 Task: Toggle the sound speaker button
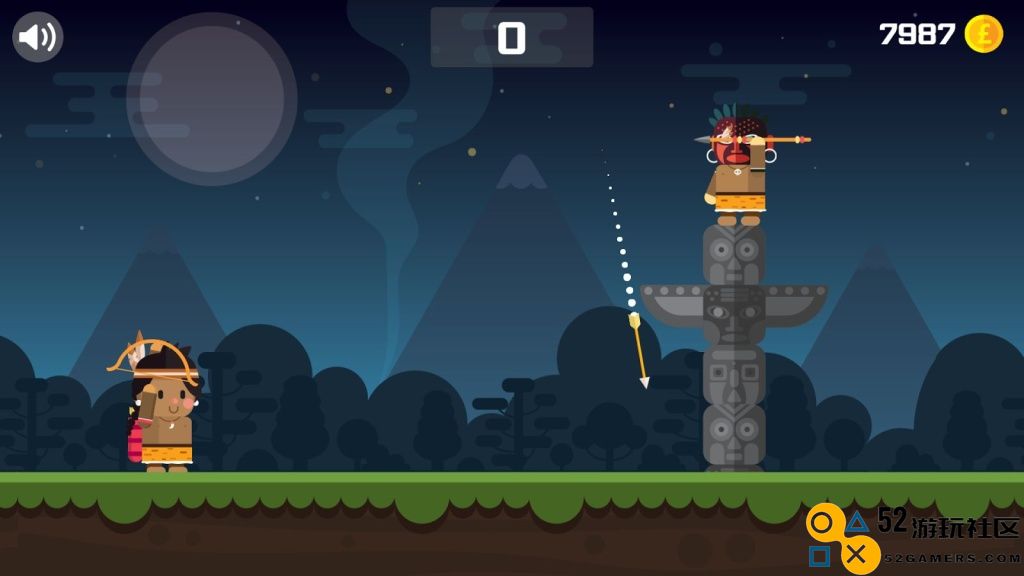point(38,37)
